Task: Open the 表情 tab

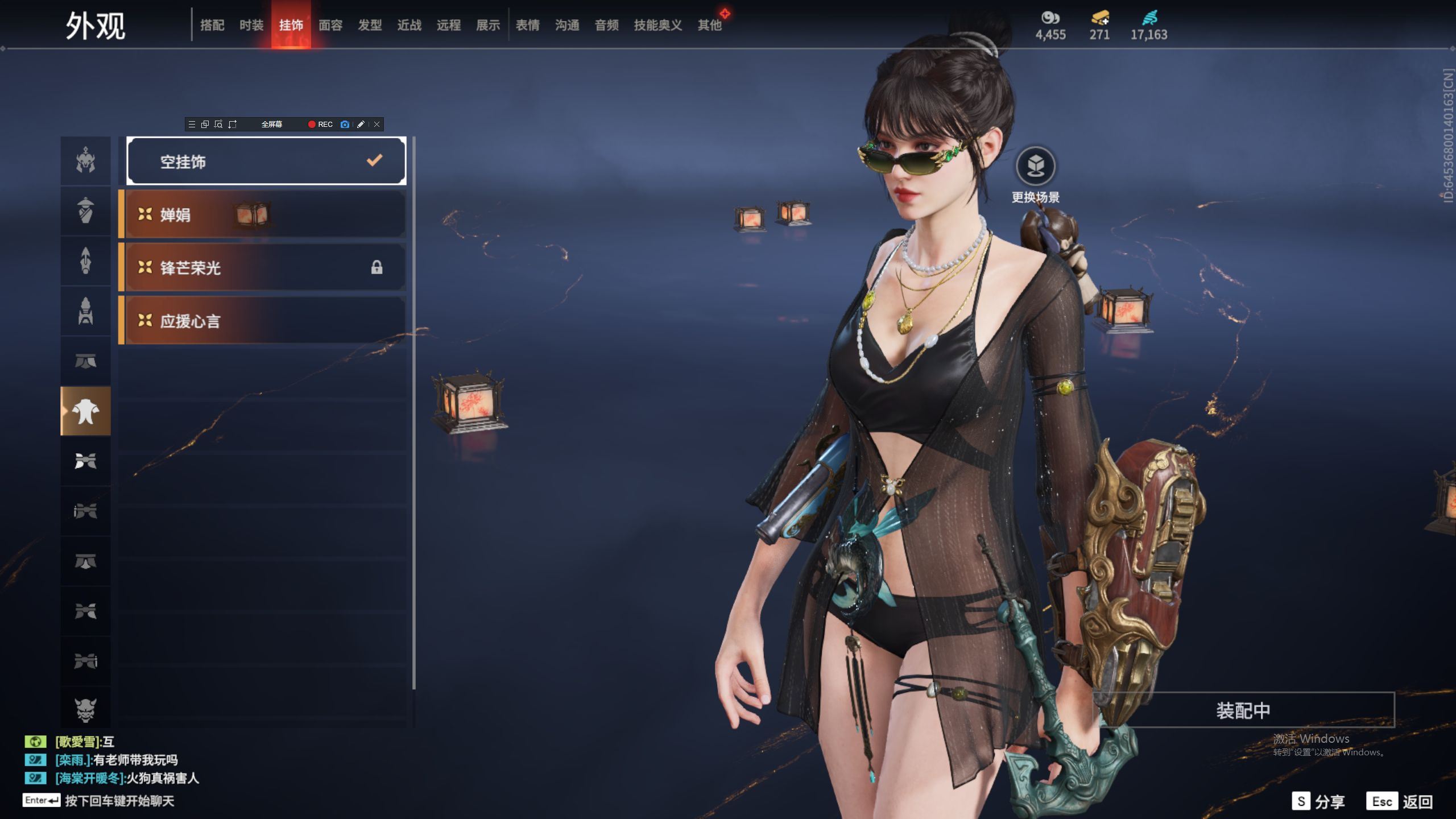Action: pyautogui.click(x=528, y=25)
